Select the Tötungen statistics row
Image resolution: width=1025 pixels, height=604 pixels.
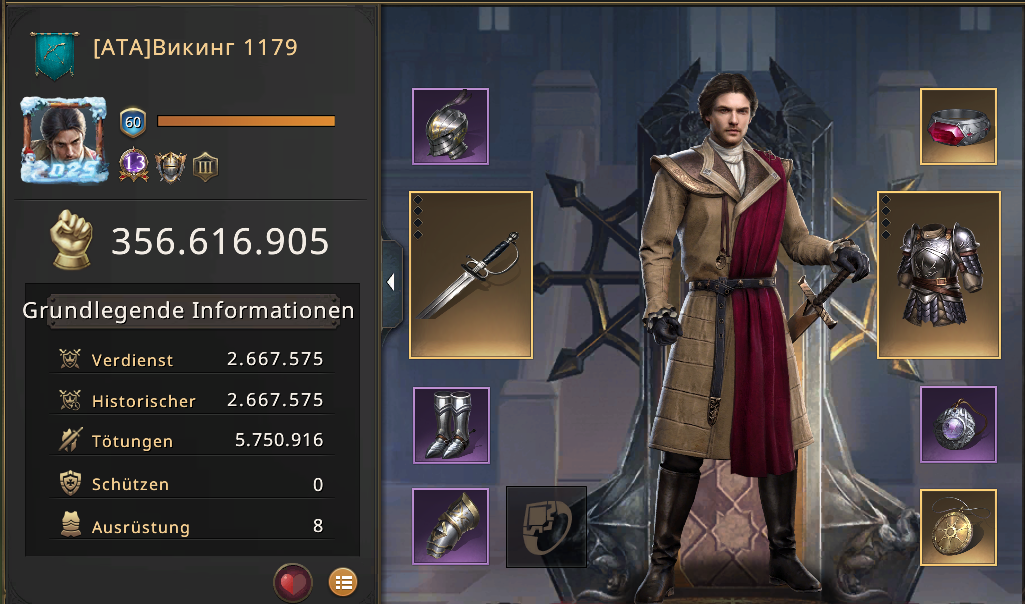192,441
